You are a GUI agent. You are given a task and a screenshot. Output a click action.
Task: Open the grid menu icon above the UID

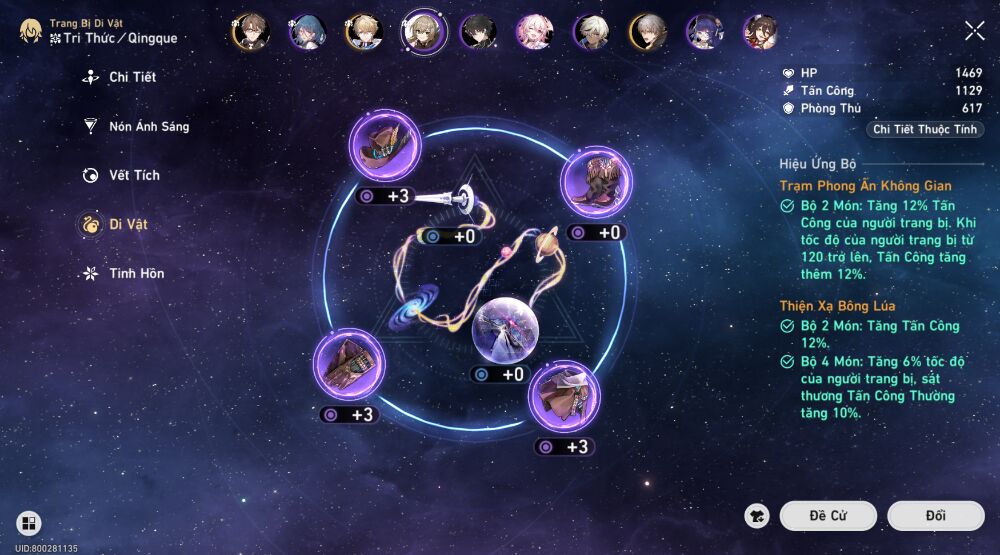[x=28, y=523]
